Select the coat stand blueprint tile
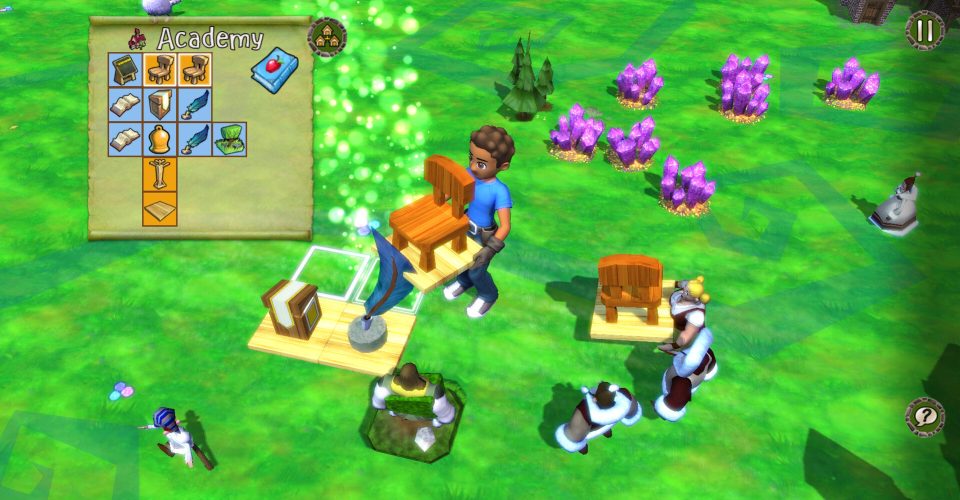This screenshot has width=960, height=500. pyautogui.click(x=160, y=173)
